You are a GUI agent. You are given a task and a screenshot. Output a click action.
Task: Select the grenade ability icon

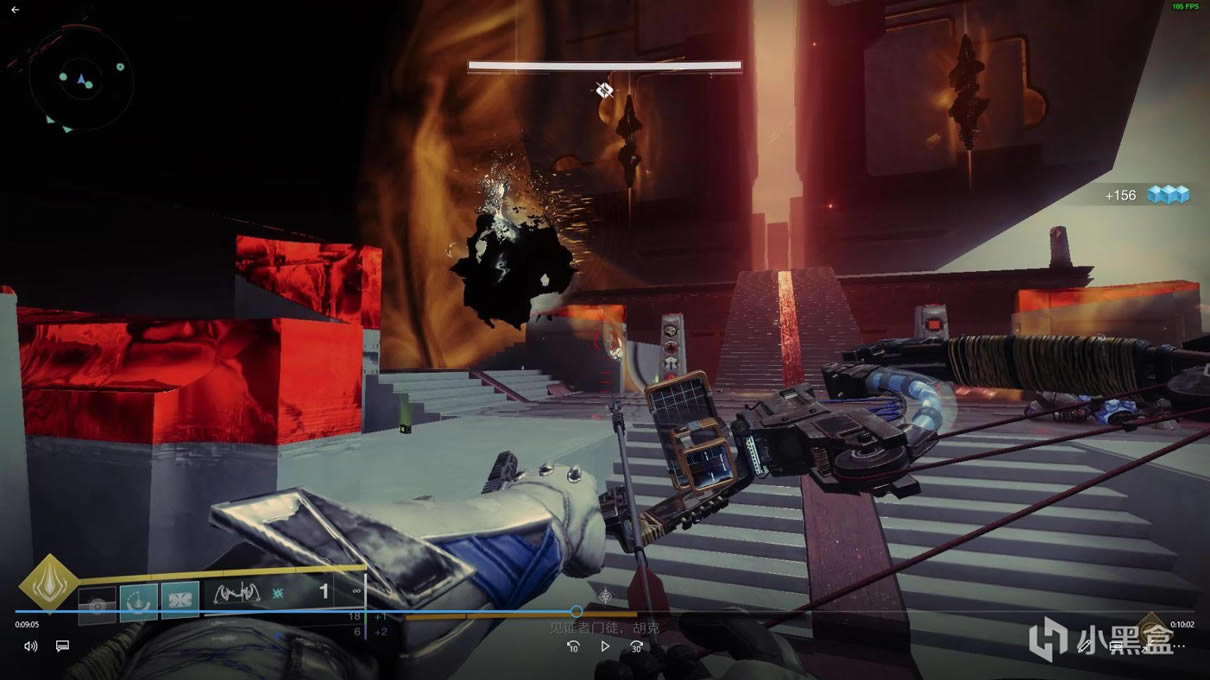coord(97,603)
